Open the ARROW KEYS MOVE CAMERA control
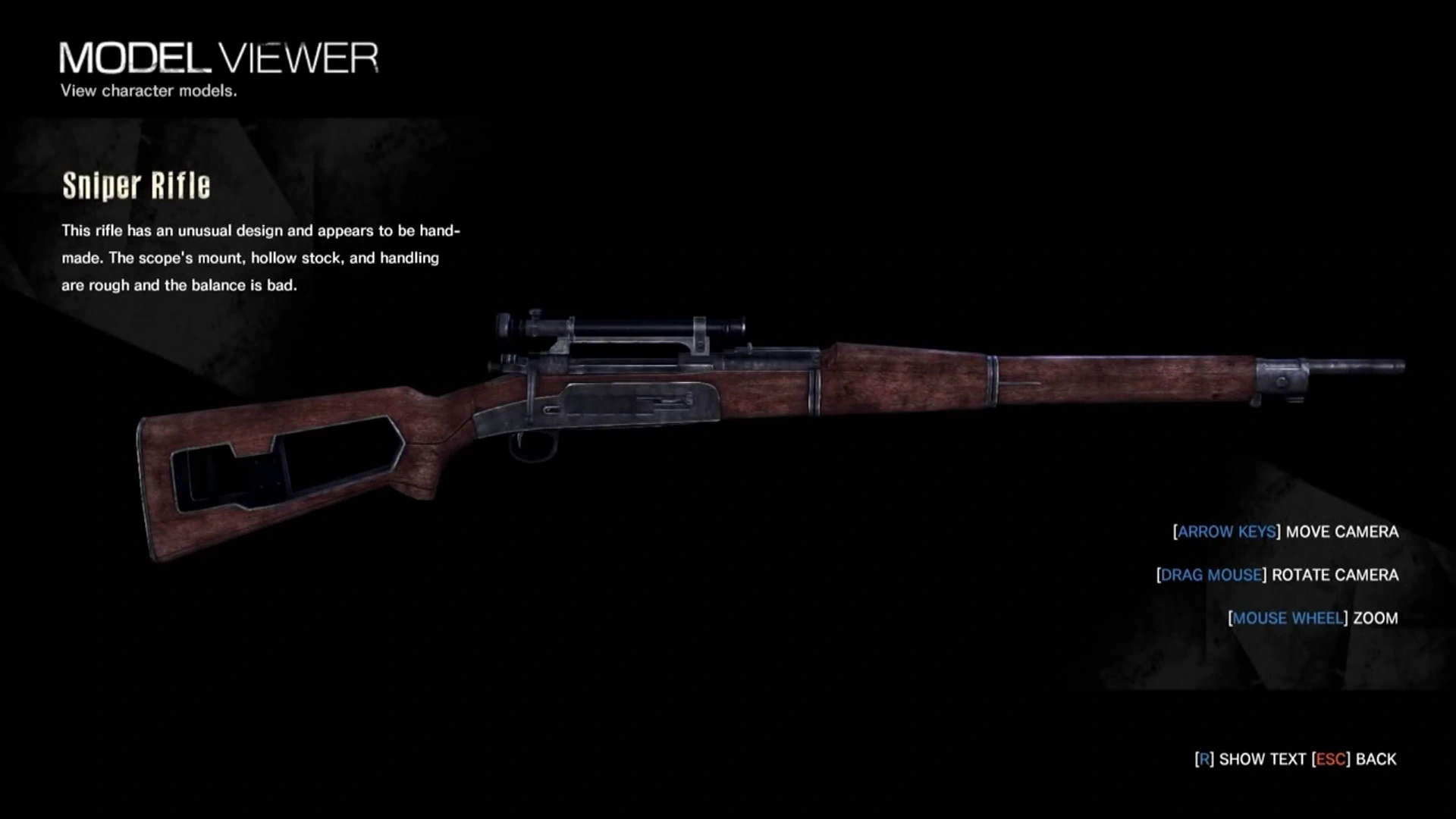This screenshot has width=1456, height=819. [x=1285, y=532]
